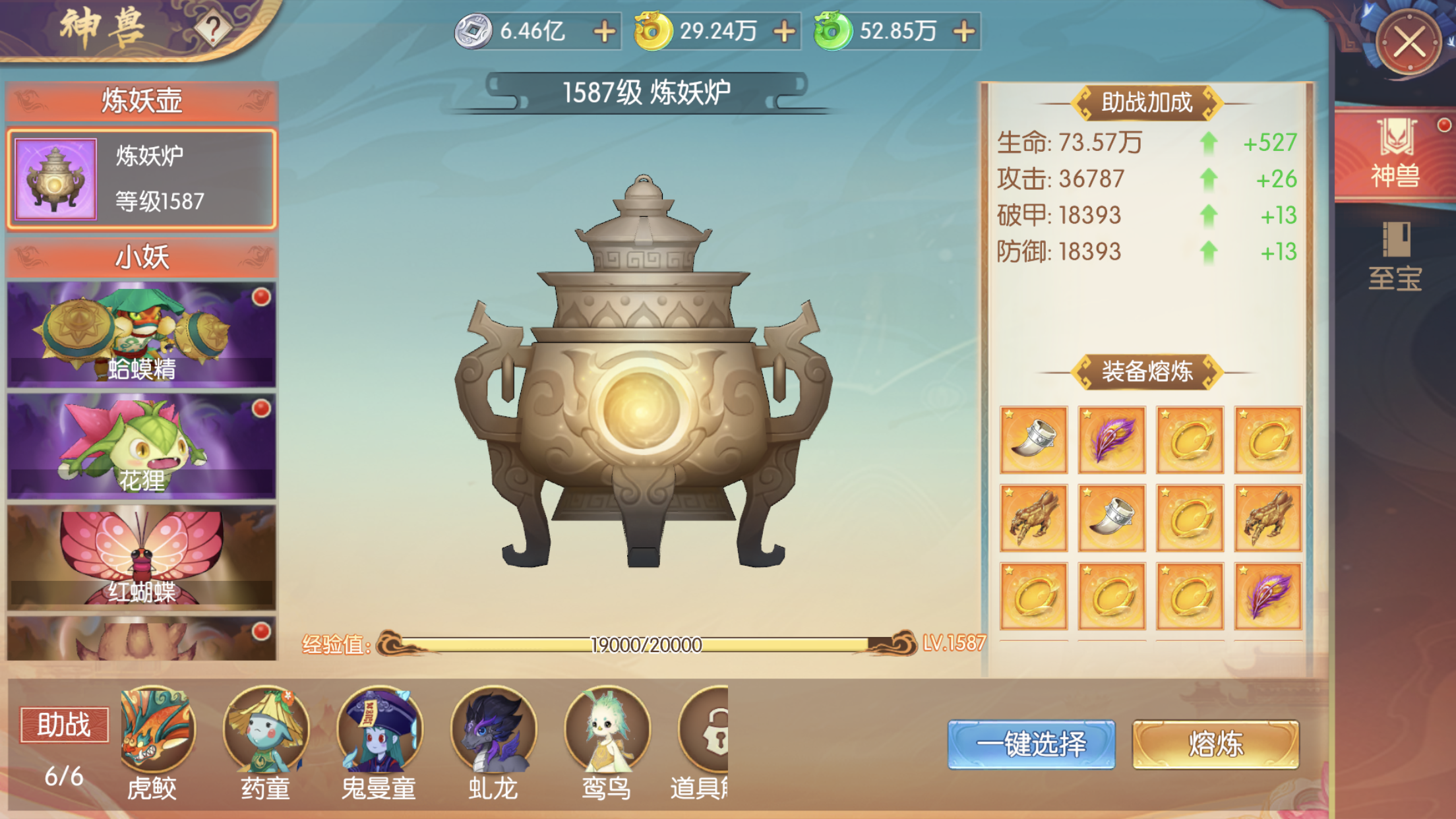Choose the 花狸 minion

(141, 446)
